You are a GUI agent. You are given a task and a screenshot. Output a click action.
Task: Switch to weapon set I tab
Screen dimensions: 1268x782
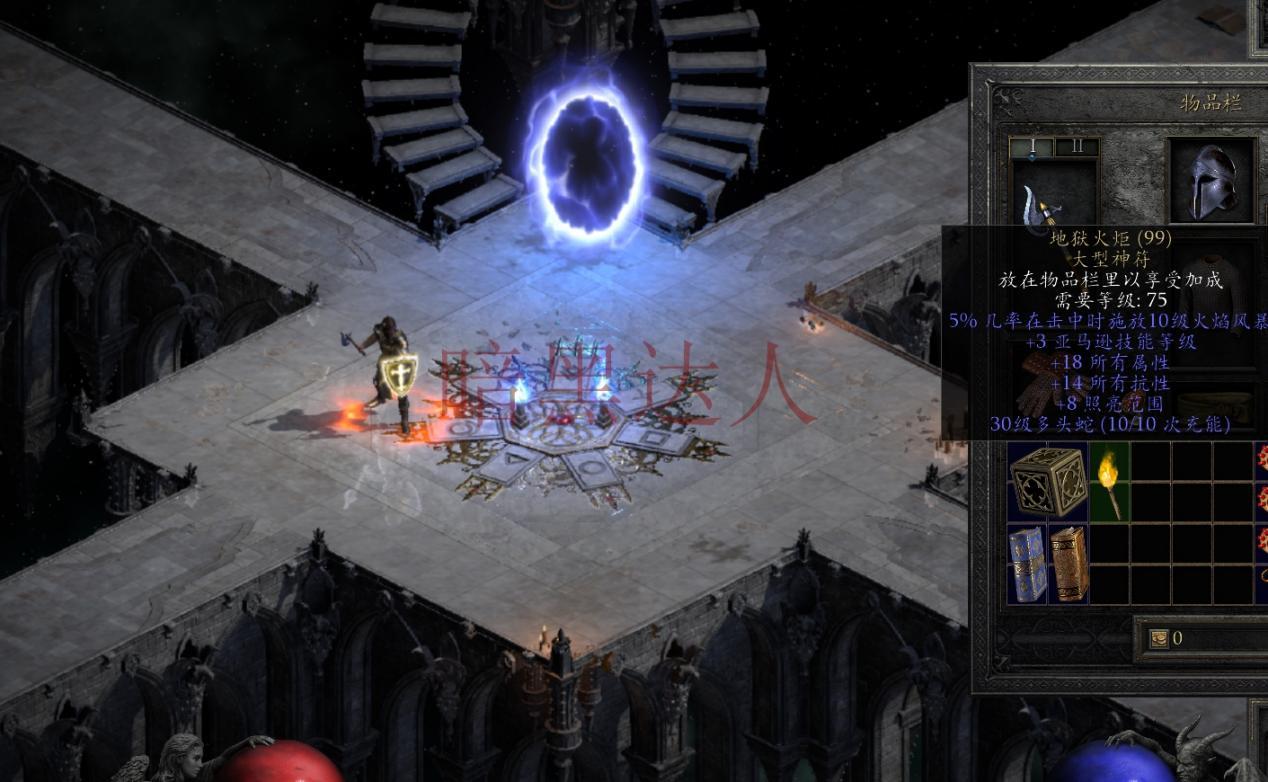click(1032, 148)
